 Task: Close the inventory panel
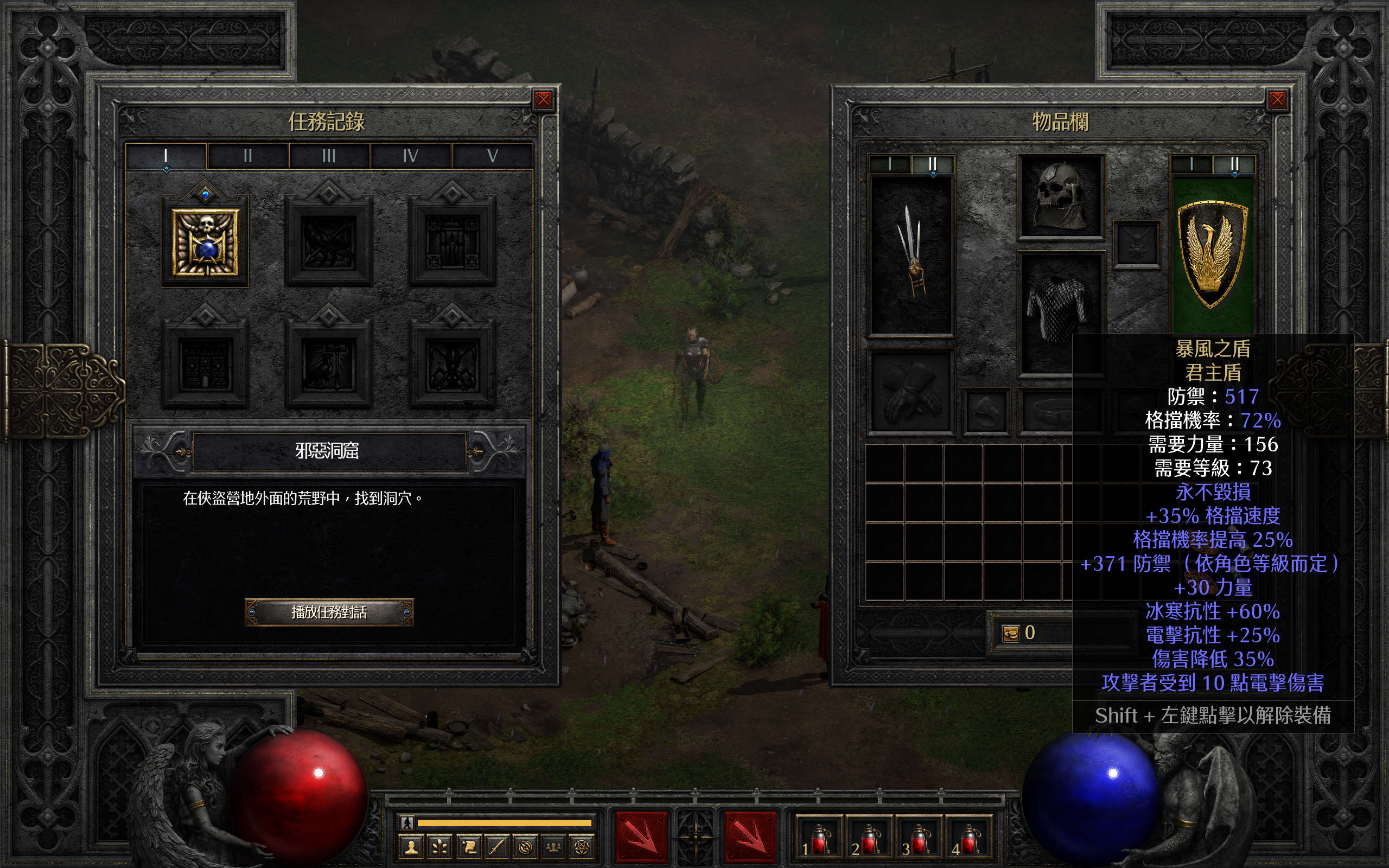coord(1277,100)
